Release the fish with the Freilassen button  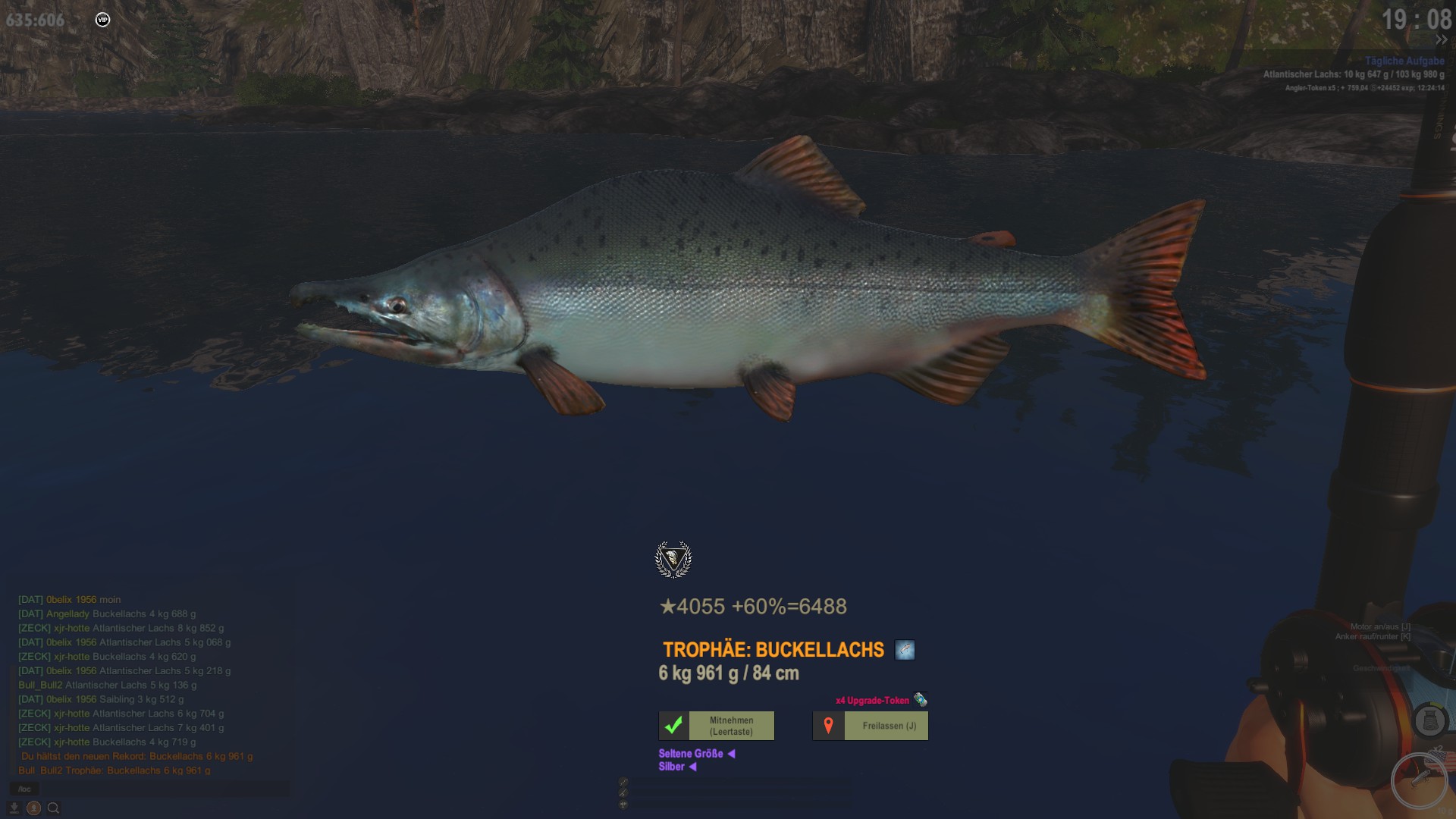871,726
